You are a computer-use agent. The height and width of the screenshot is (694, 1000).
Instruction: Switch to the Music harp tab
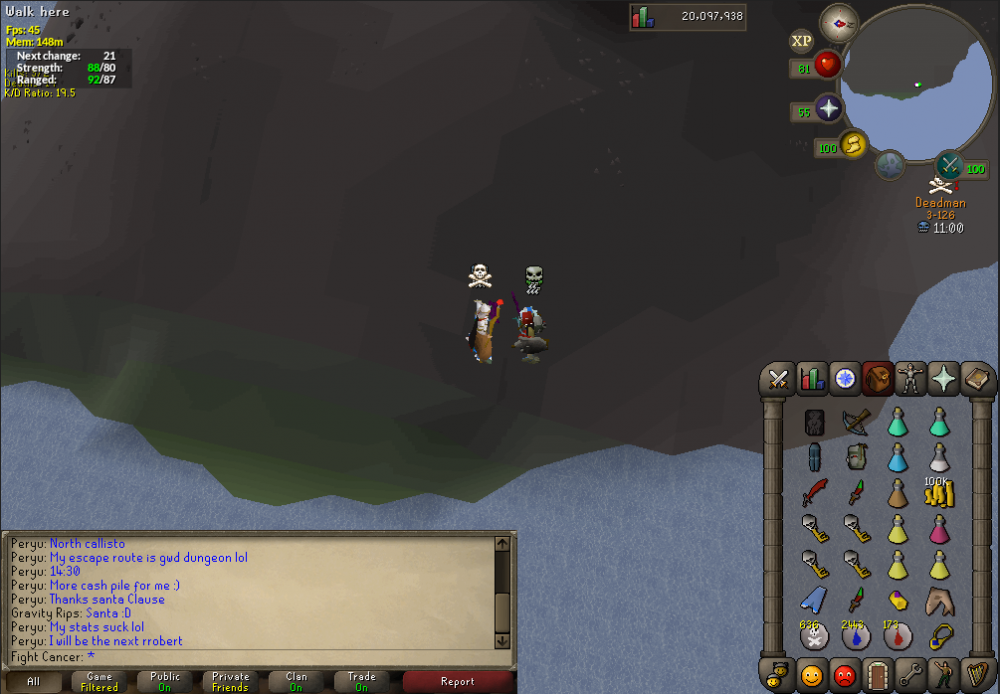click(x=975, y=674)
